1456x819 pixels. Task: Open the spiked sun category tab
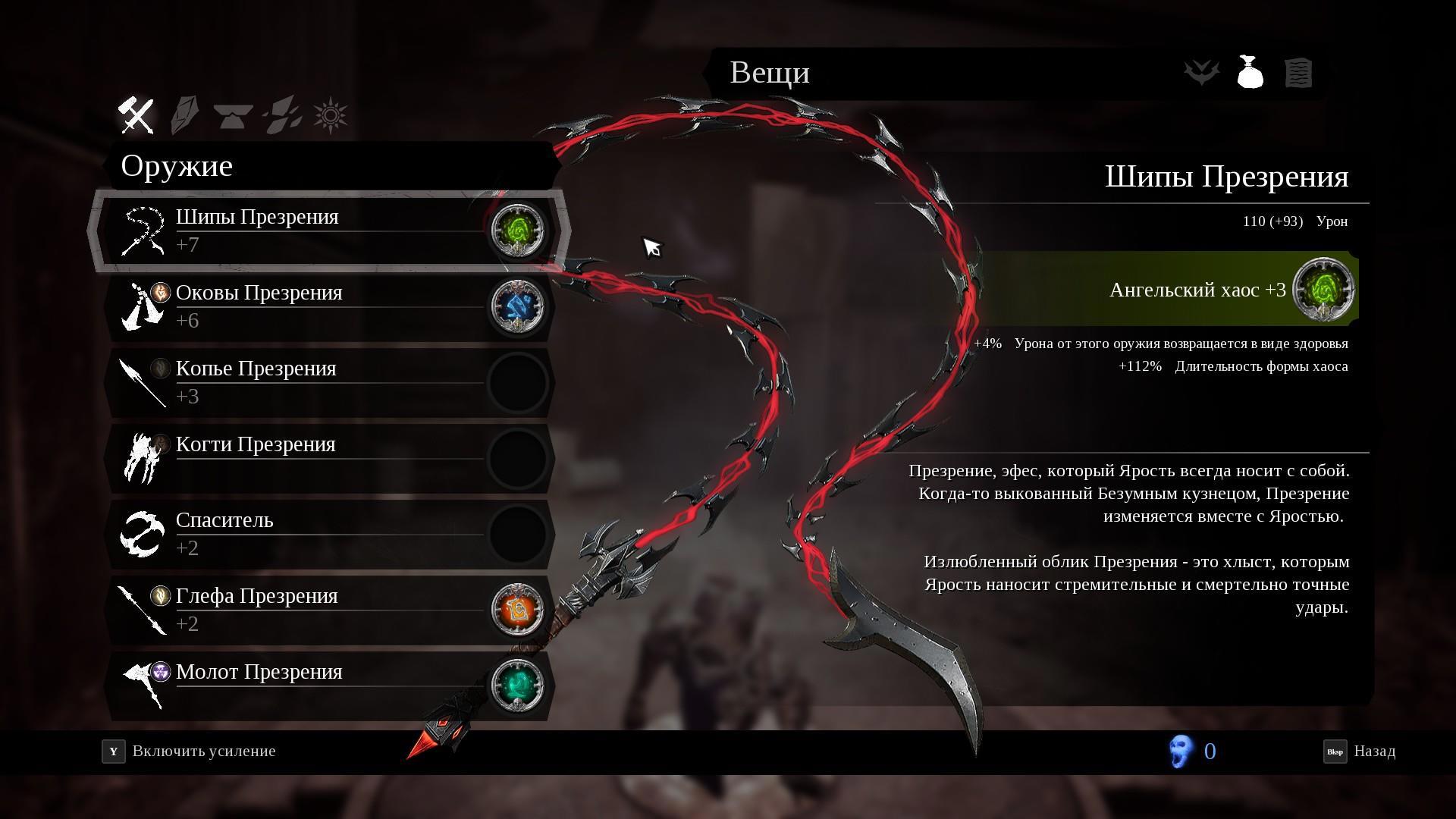[x=331, y=115]
